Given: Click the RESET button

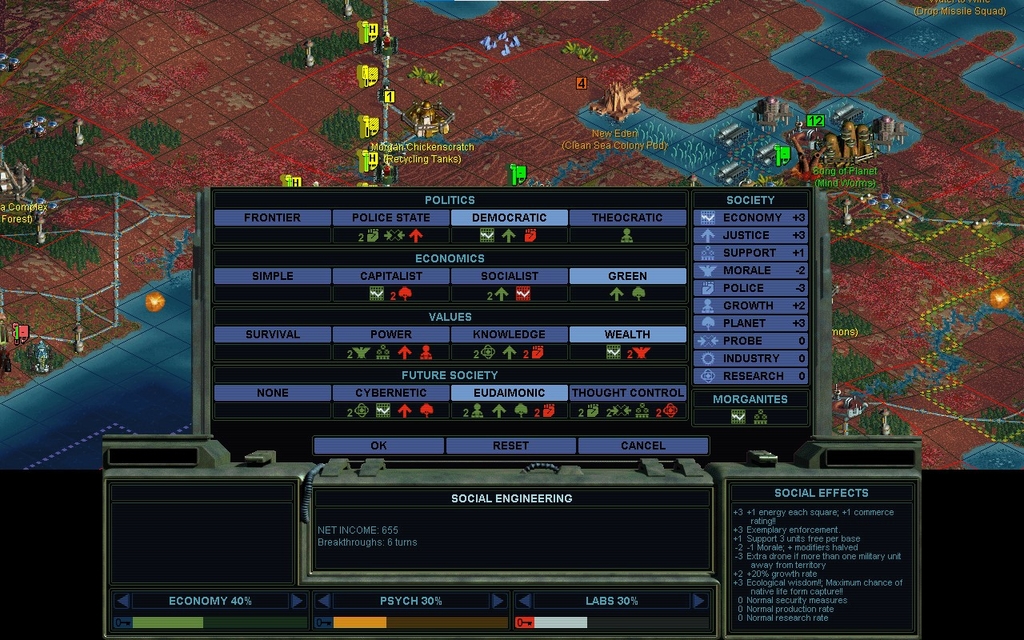Looking at the screenshot, I should pyautogui.click(x=511, y=446).
